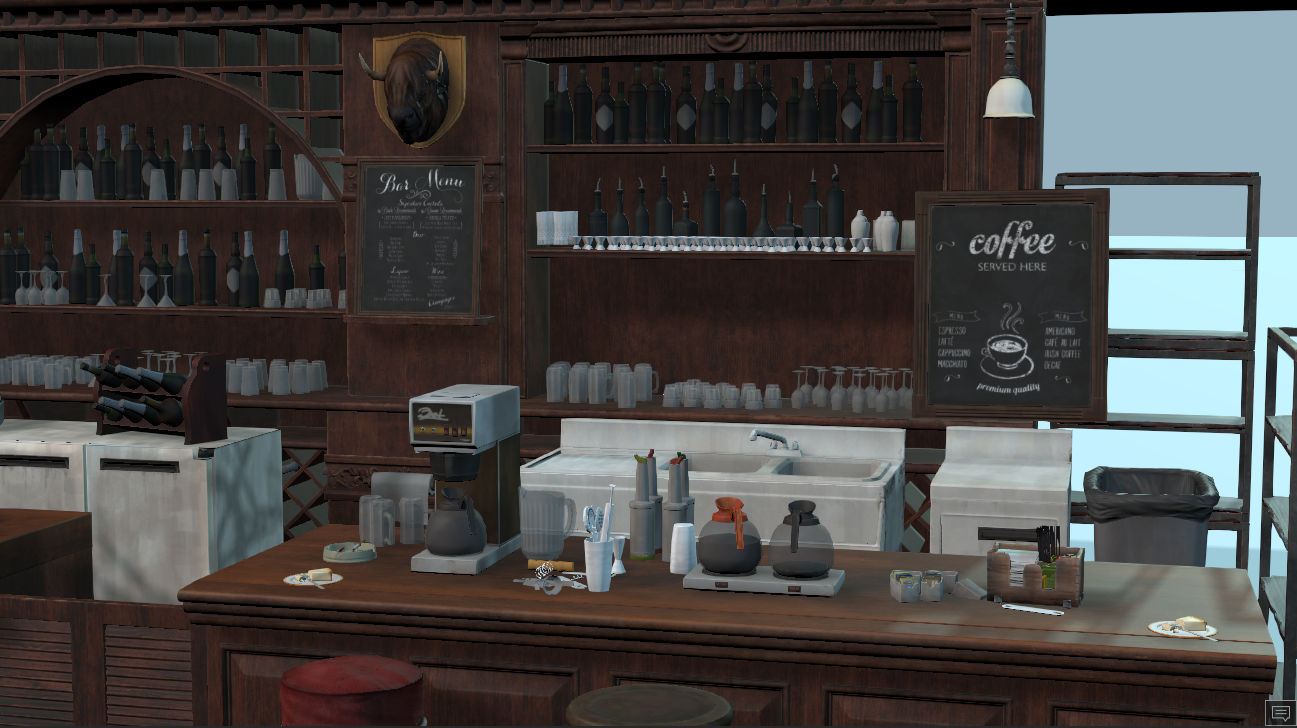
Task: Open the speech bubble chat icon
Action: pyautogui.click(x=1279, y=712)
